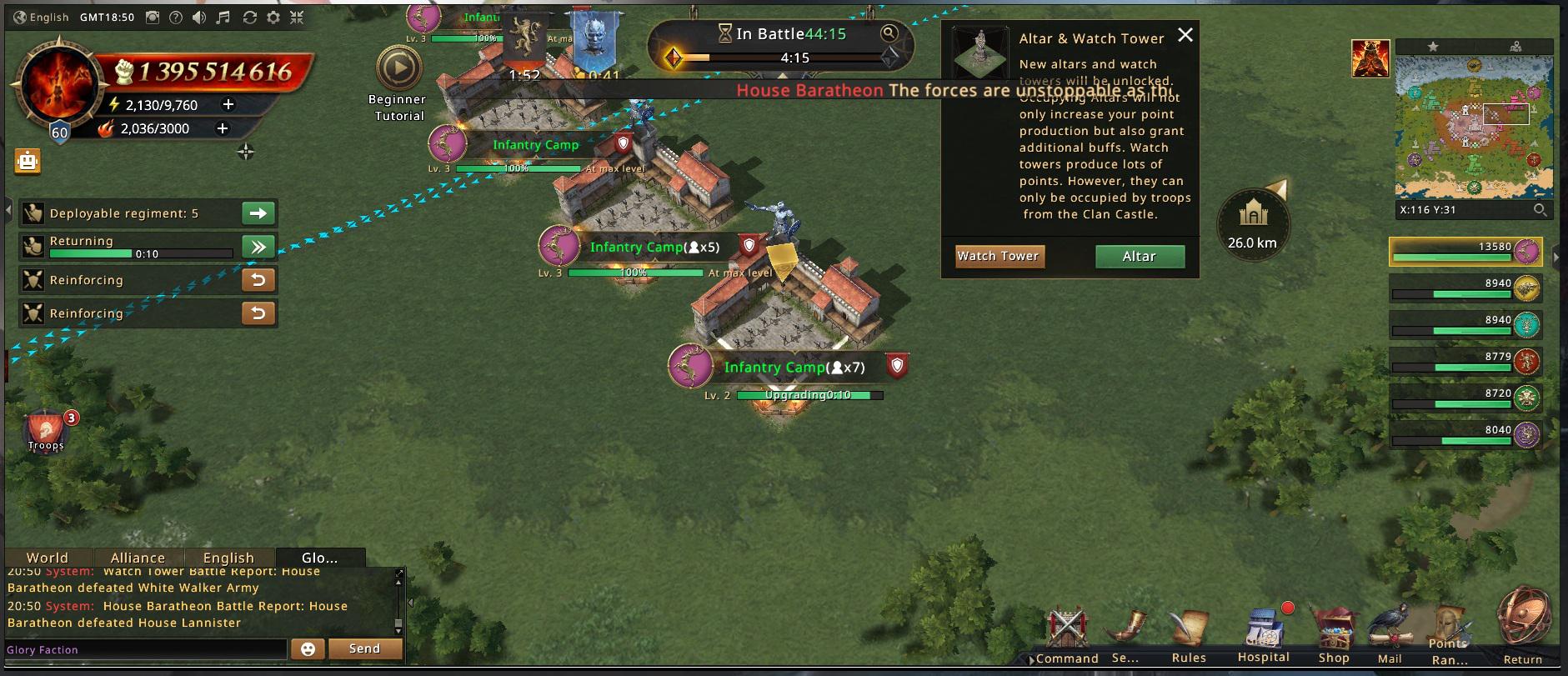Play the Beginner Tutorial
1568x676 pixels.
pyautogui.click(x=398, y=69)
